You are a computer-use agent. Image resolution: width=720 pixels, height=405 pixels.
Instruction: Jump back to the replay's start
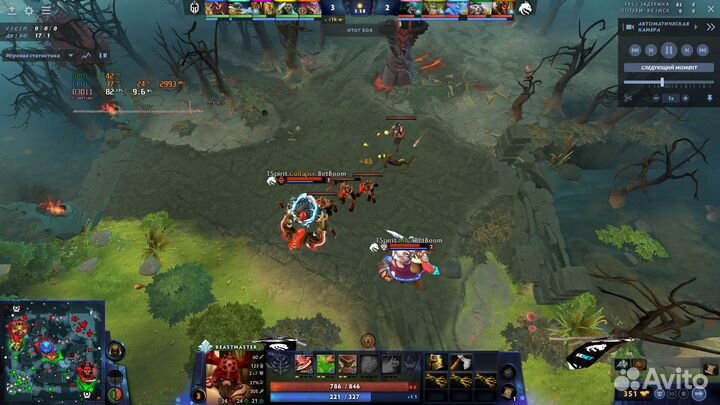click(633, 50)
